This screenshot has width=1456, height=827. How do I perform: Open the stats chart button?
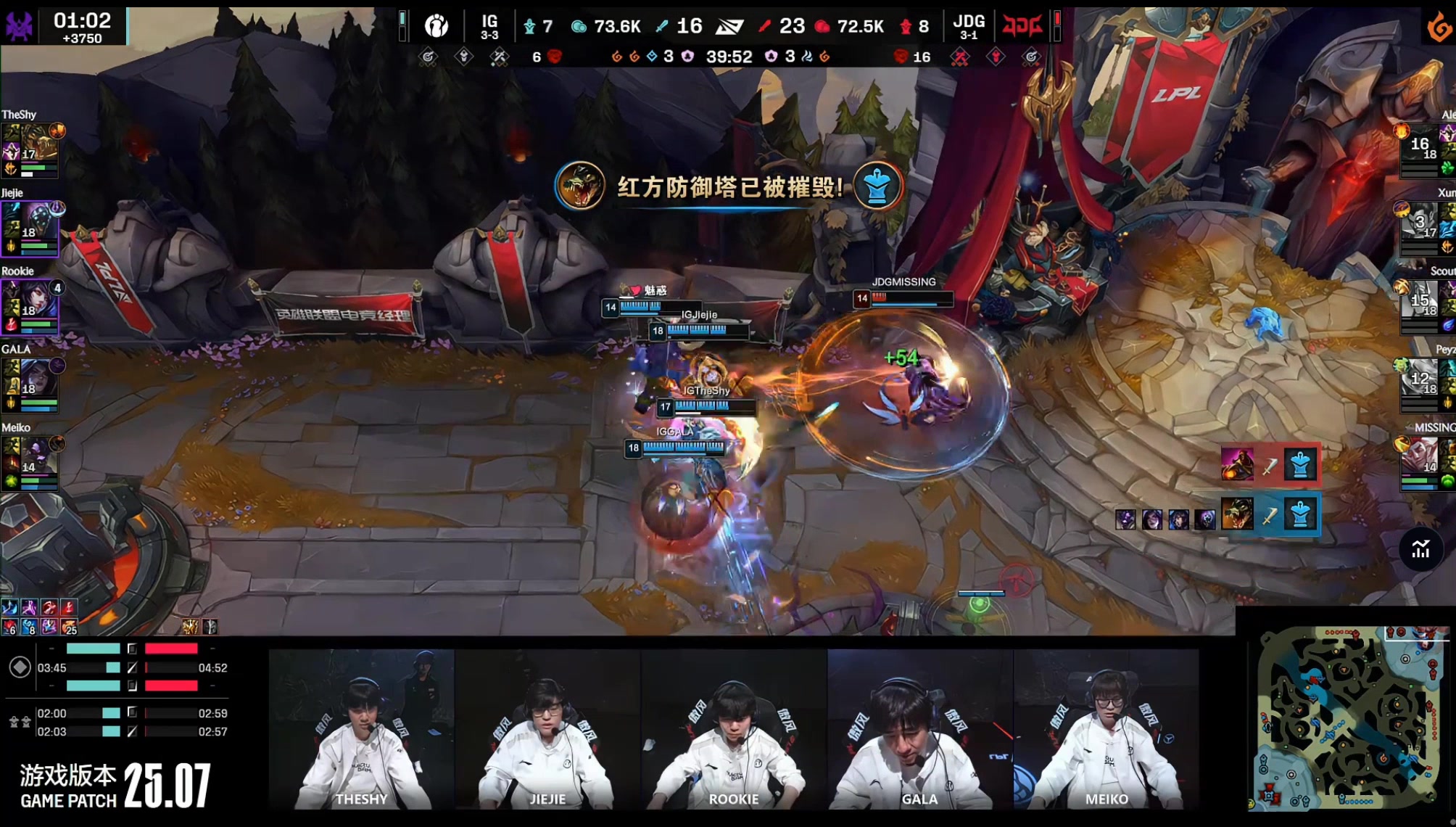[x=1420, y=550]
